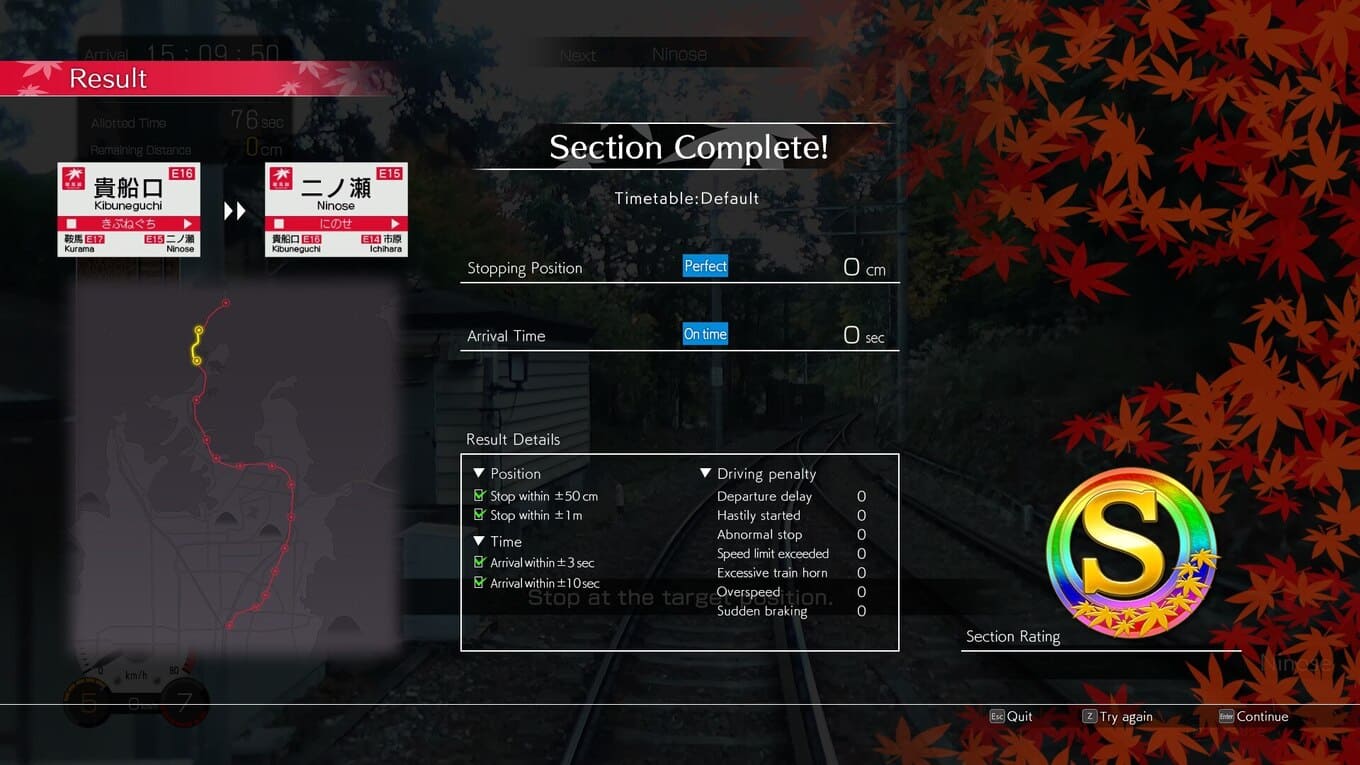Collapse the Driving penalty list
The height and width of the screenshot is (765, 1360).
pos(706,473)
